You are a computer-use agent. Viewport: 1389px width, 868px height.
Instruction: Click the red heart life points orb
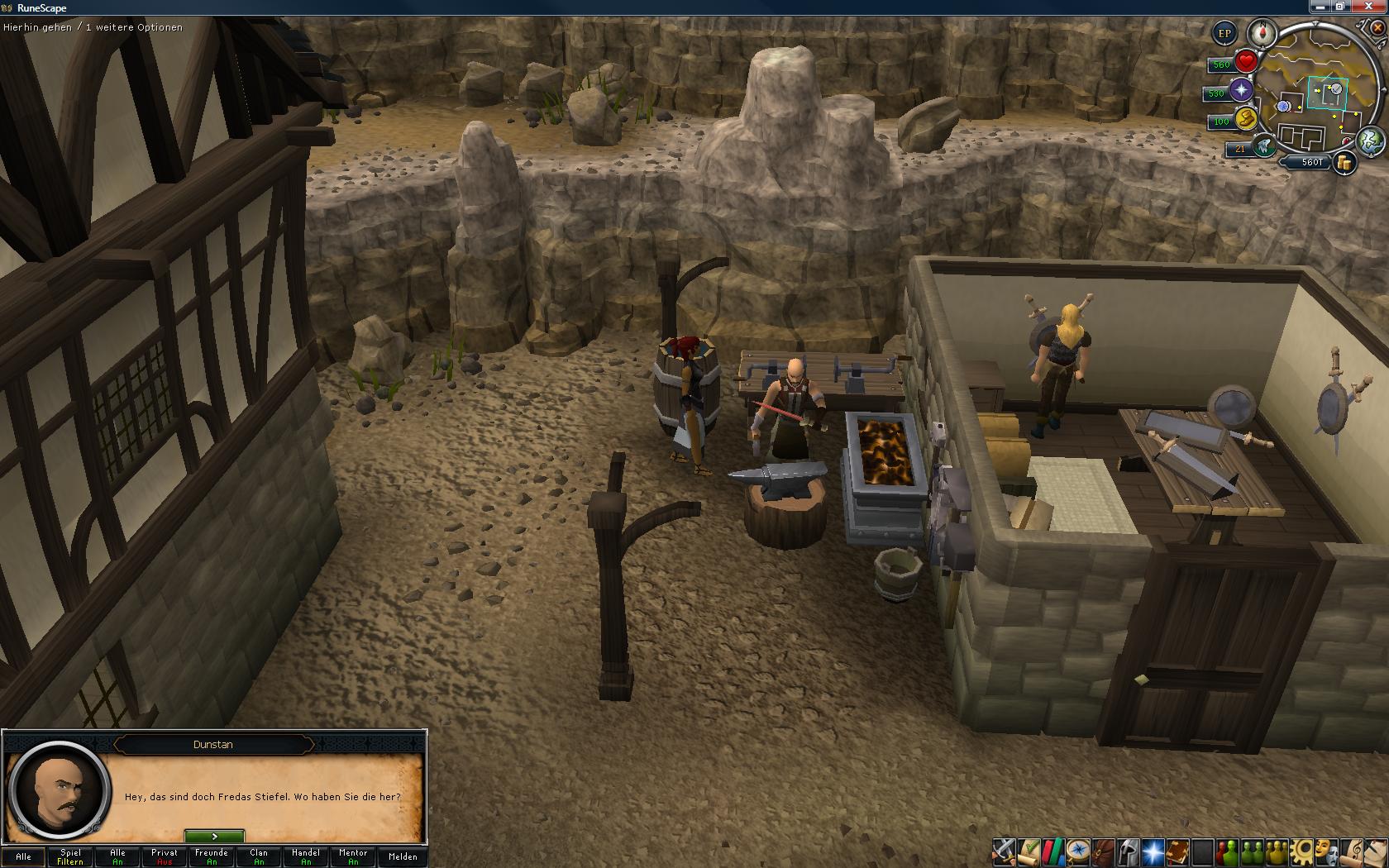(1246, 62)
